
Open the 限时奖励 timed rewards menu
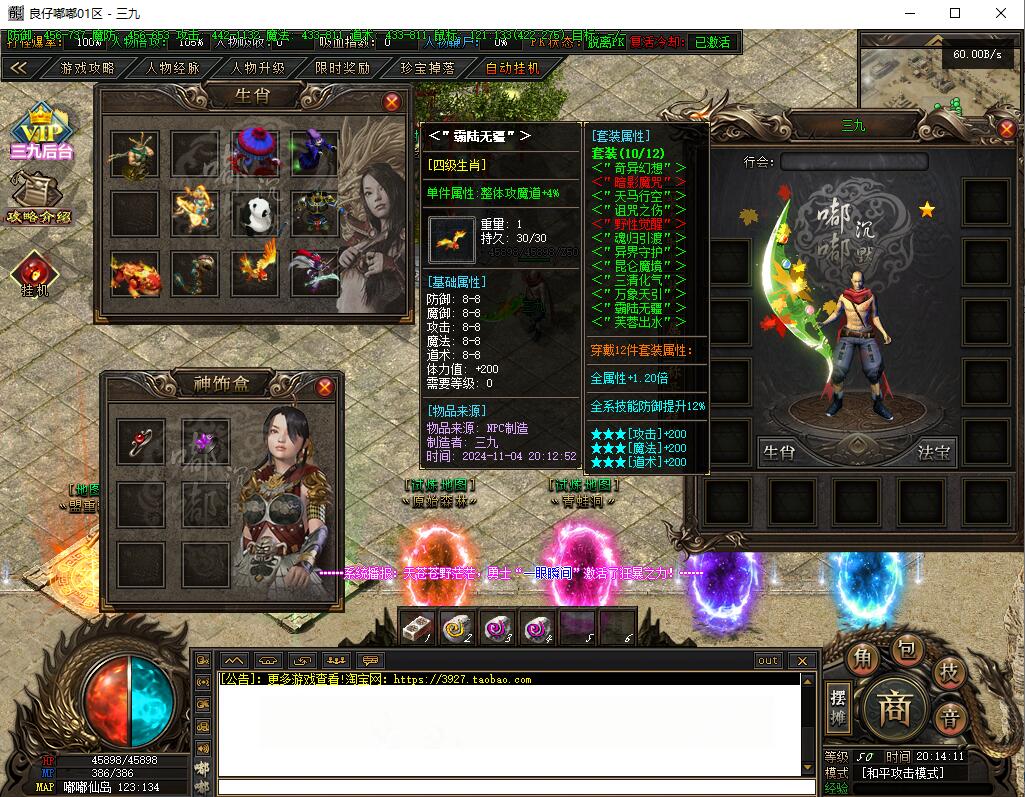[343, 68]
